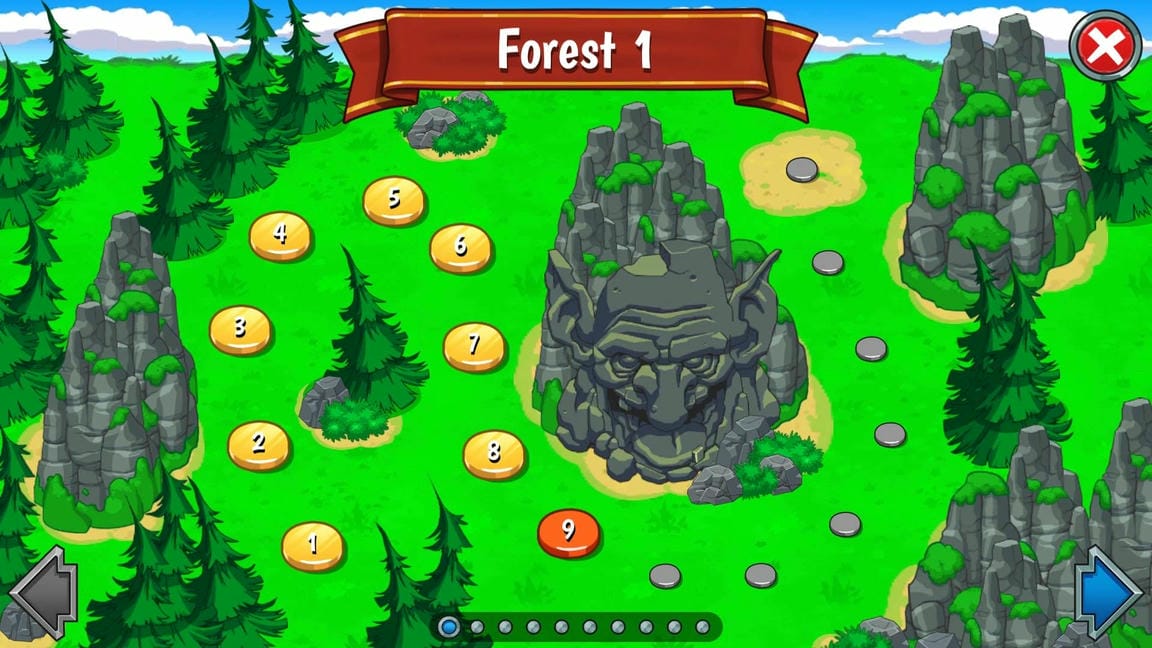This screenshot has width=1152, height=648.
Task: Pick level 5 on the path
Action: (x=394, y=199)
